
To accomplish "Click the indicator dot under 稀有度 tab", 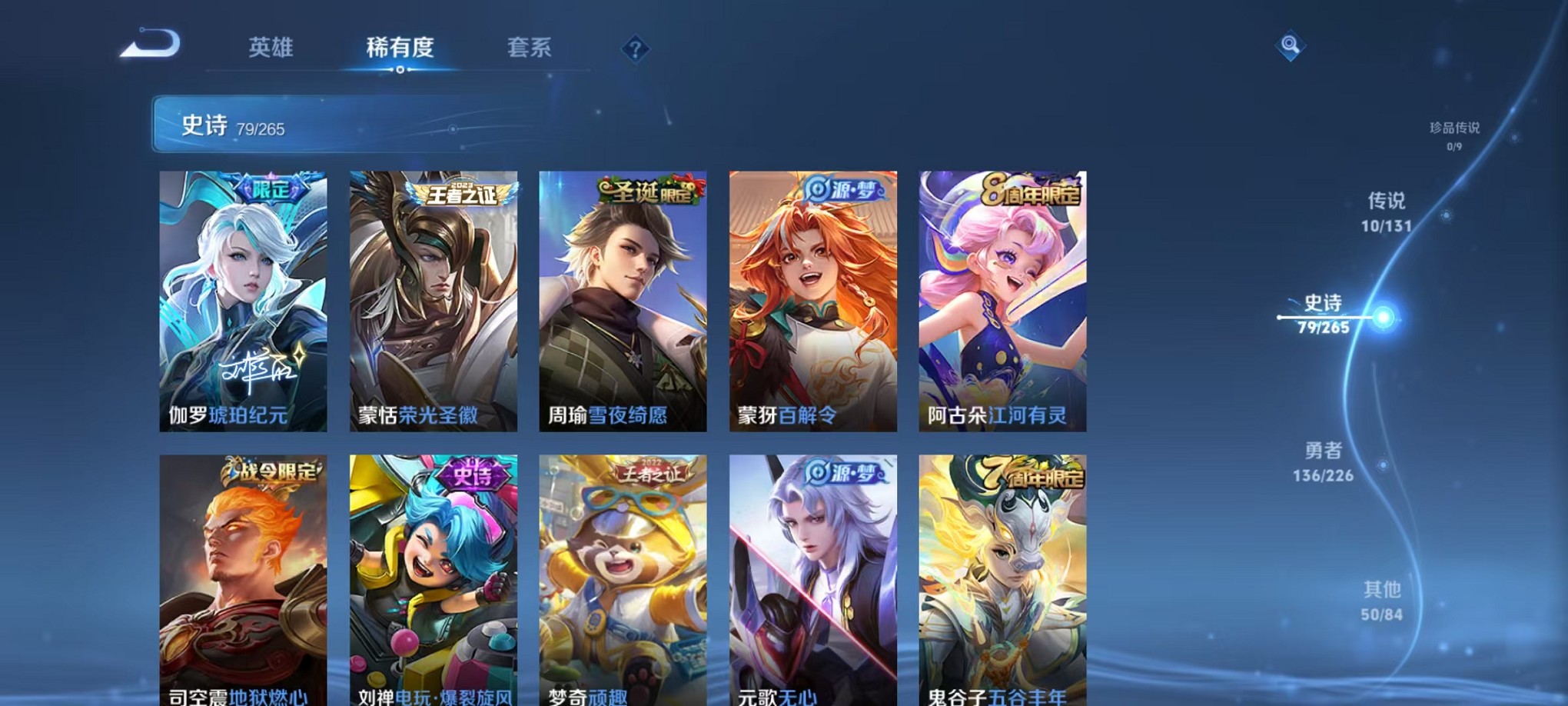I will pyautogui.click(x=399, y=70).
